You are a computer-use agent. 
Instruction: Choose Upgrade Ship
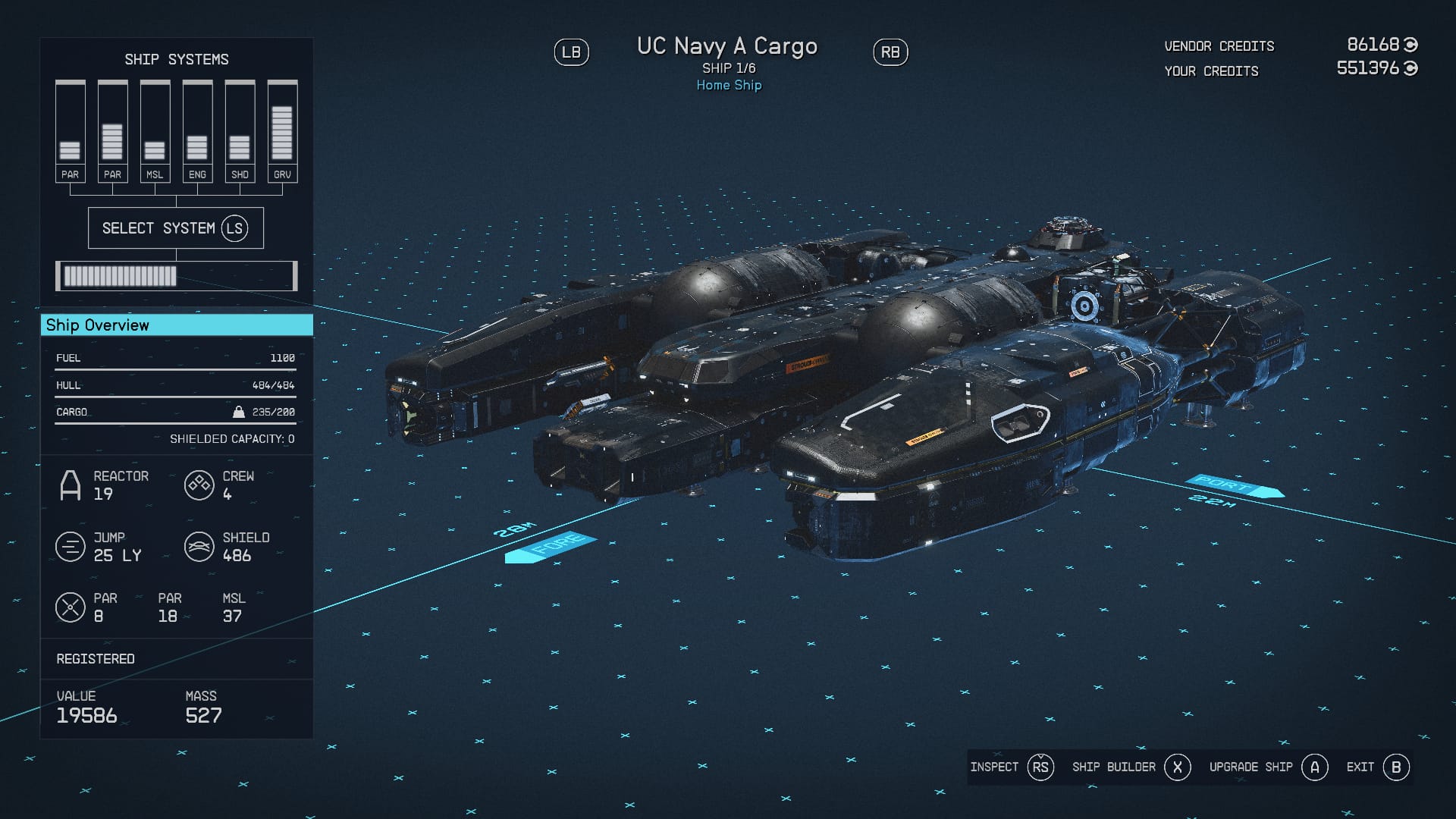(x=1268, y=767)
